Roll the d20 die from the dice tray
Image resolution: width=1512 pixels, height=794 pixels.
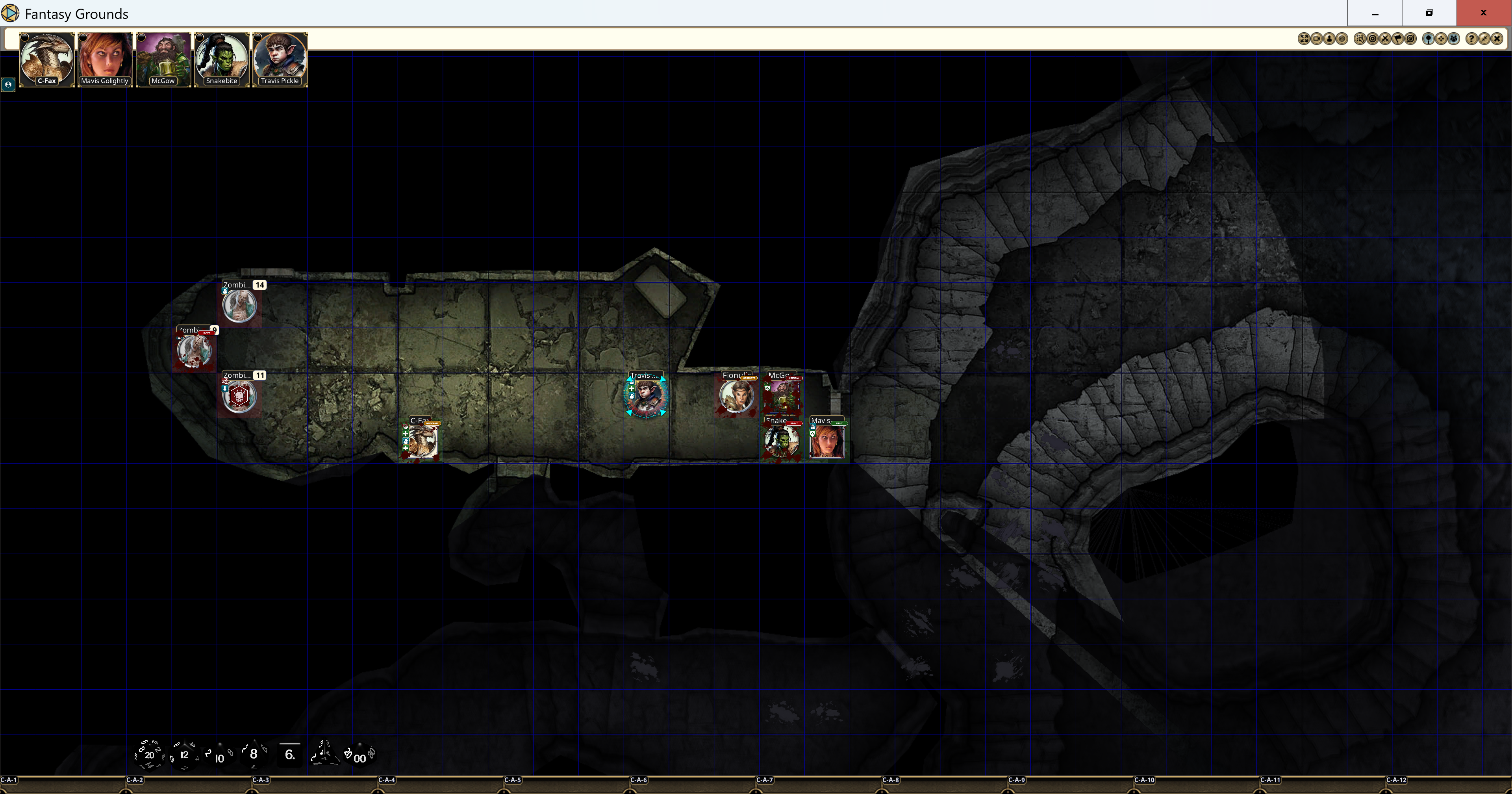click(x=150, y=756)
